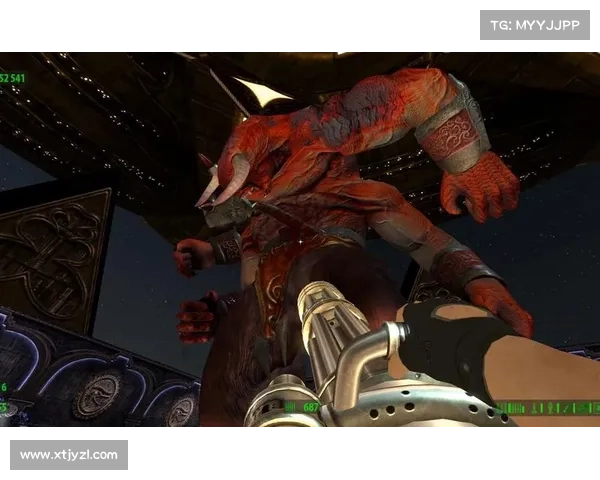Click the TG: MYYJJPP contact label
The width and height of the screenshot is (600, 480).
tap(535, 24)
